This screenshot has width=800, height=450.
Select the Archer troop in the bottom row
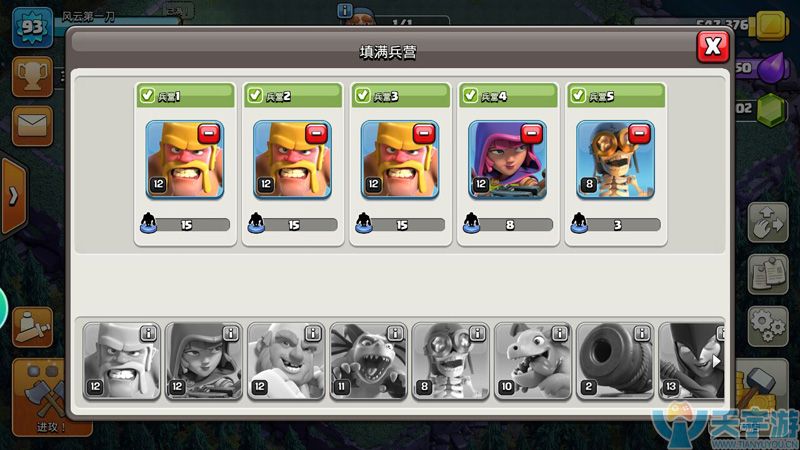tap(202, 362)
